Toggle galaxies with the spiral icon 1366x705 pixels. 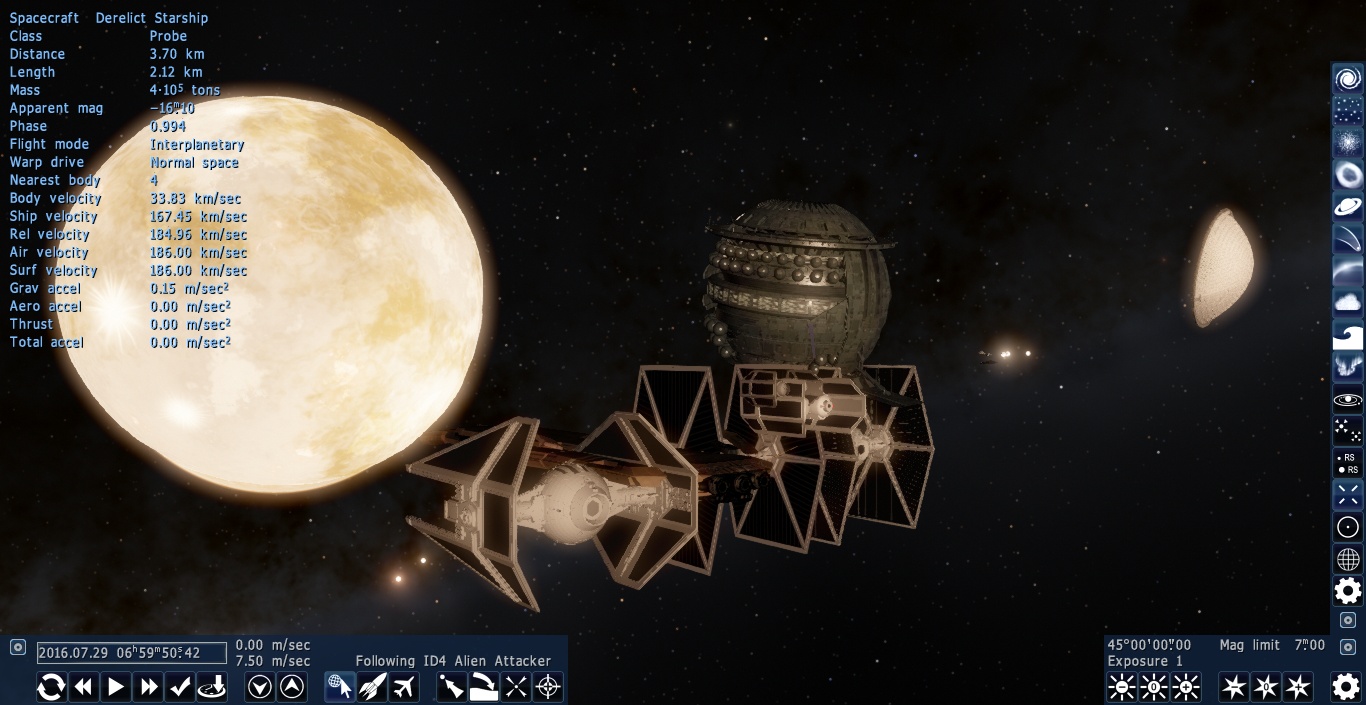[x=1348, y=79]
